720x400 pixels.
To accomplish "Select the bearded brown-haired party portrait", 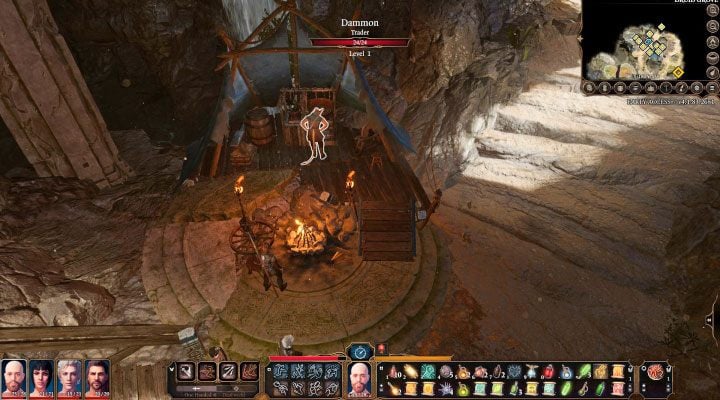I will tap(96, 379).
